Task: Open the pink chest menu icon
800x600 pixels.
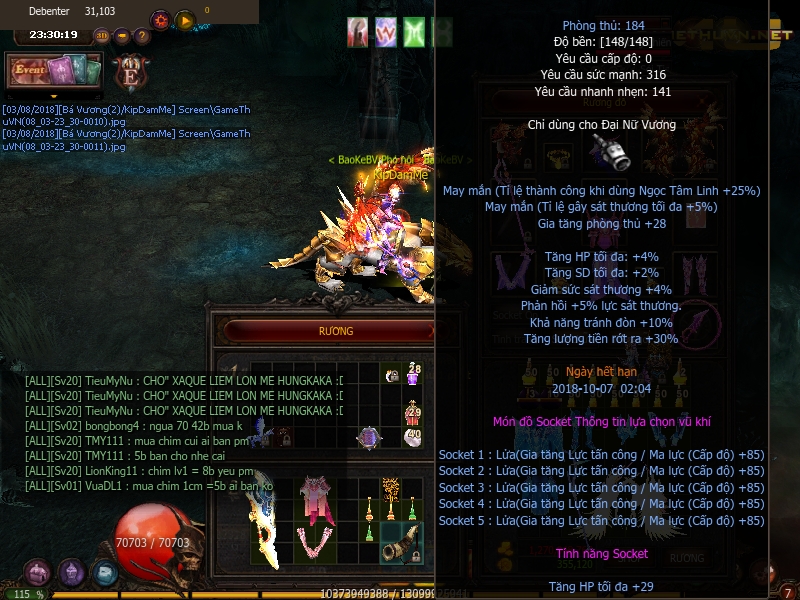Action: (x=38, y=572)
